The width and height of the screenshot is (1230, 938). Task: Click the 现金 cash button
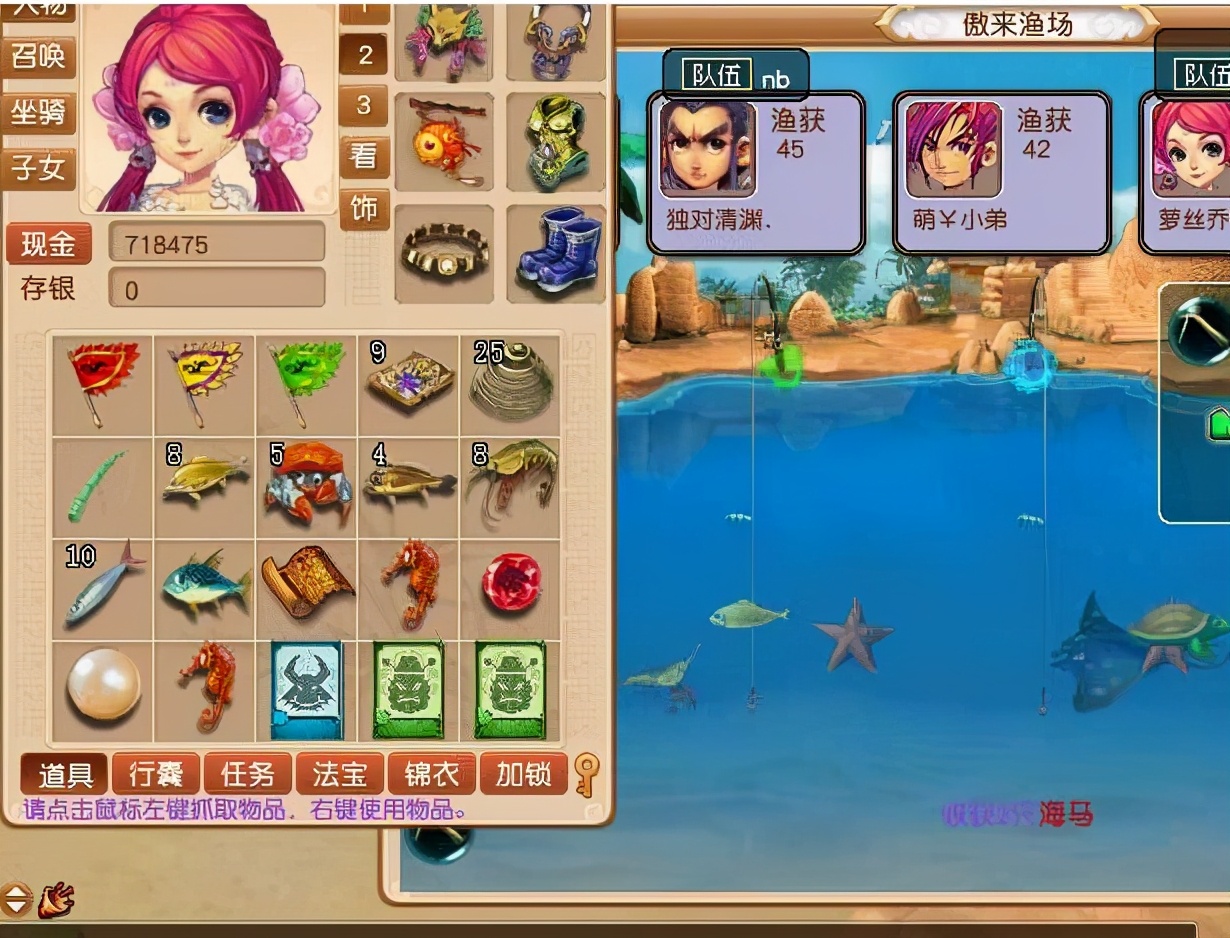click(48, 244)
